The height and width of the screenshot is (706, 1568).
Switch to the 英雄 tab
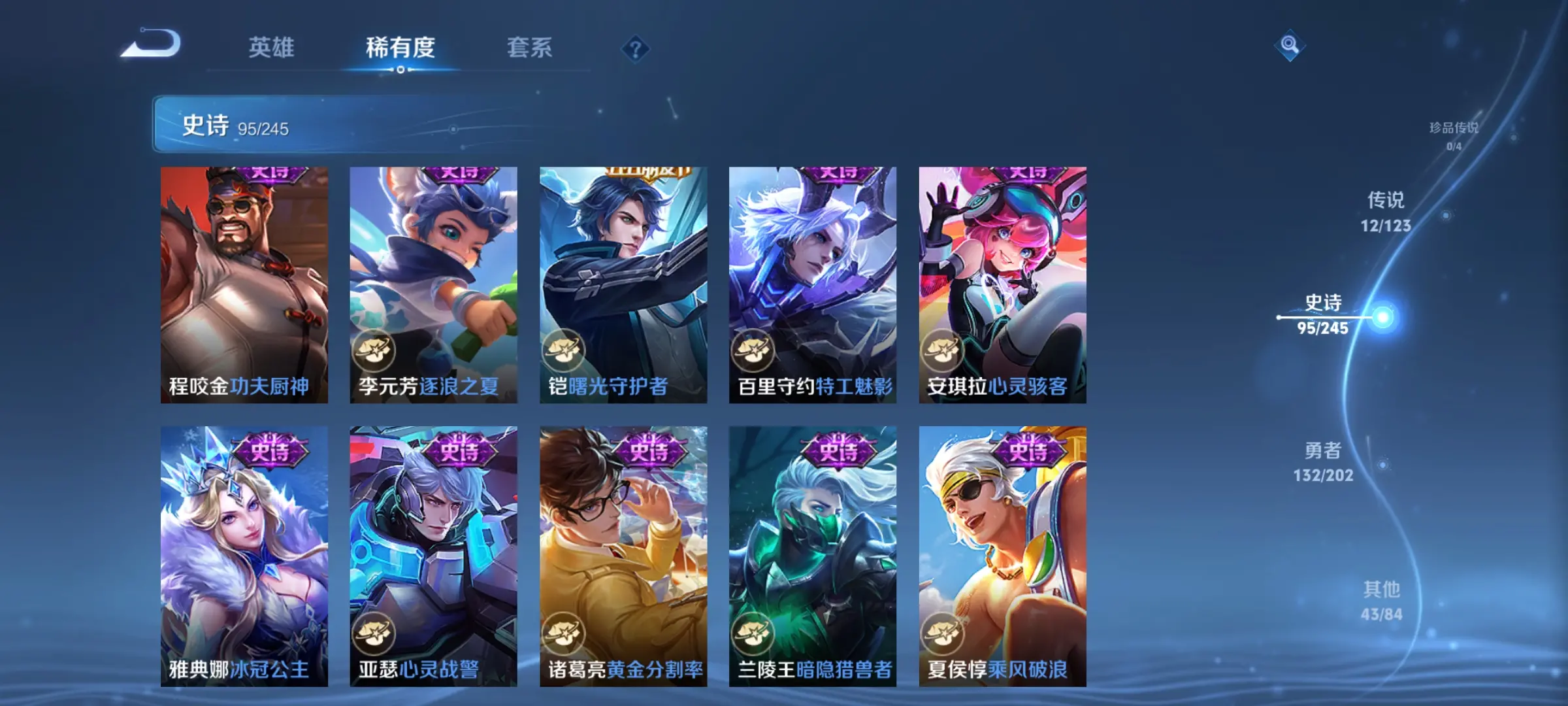(271, 48)
